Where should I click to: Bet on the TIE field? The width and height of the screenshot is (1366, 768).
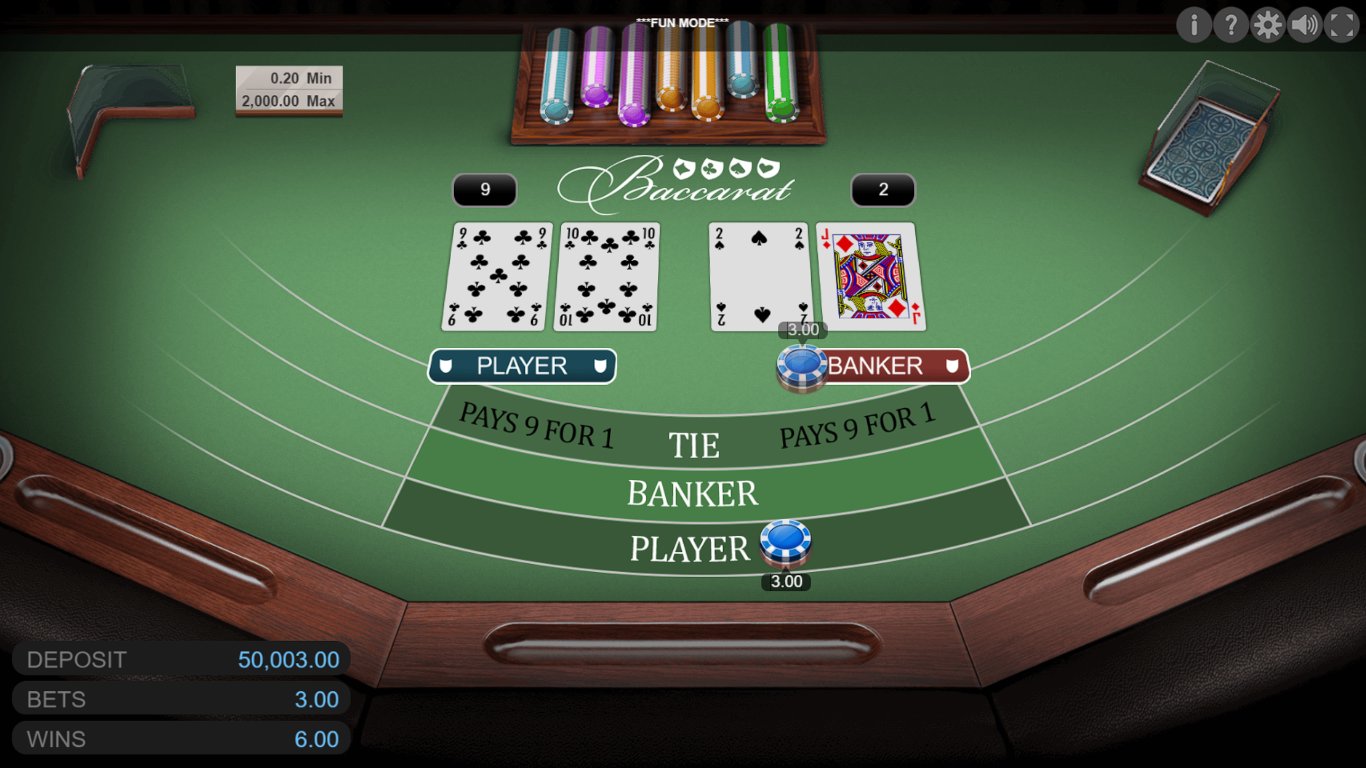click(694, 443)
